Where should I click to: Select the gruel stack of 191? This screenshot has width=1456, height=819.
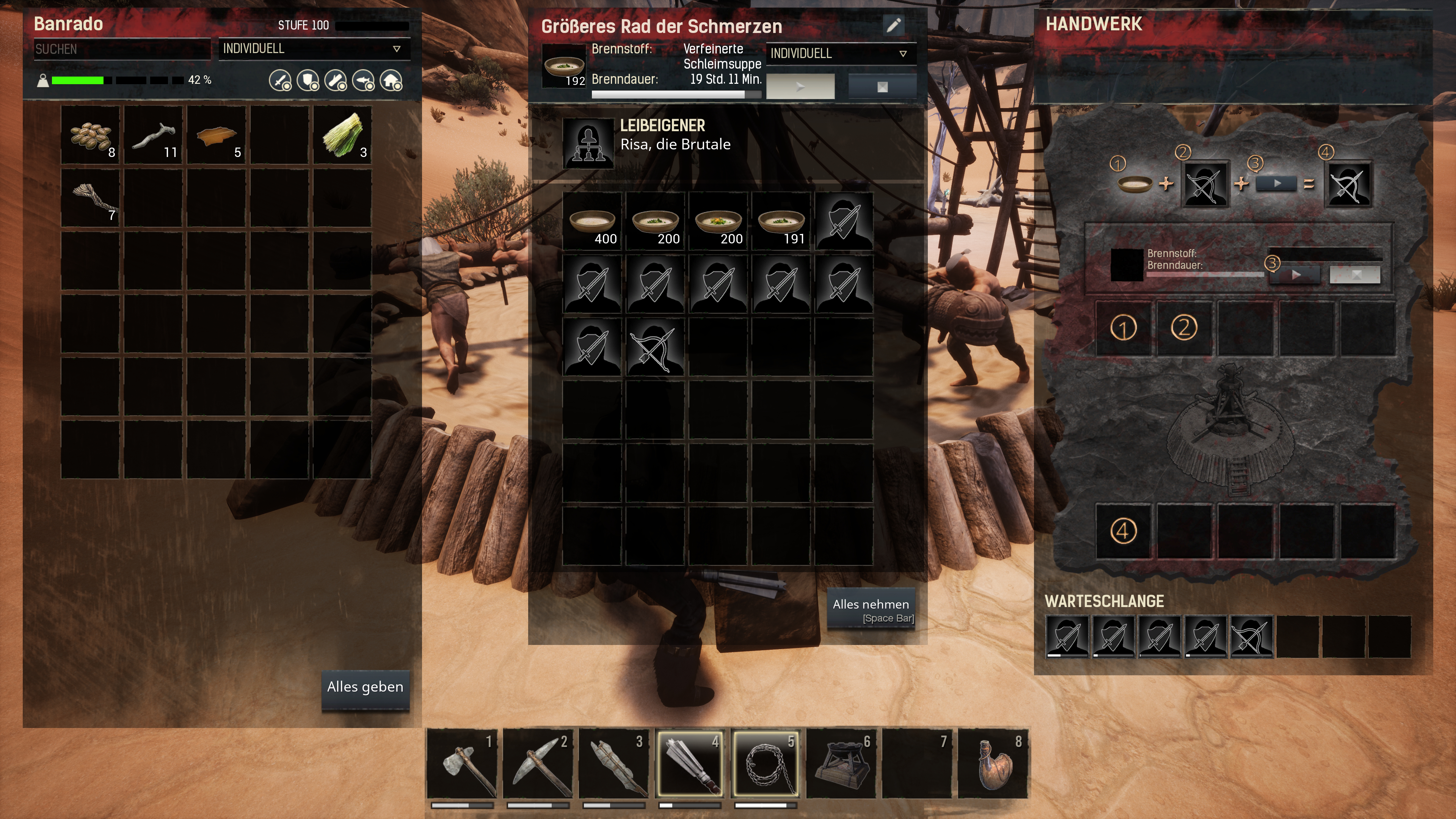click(781, 221)
